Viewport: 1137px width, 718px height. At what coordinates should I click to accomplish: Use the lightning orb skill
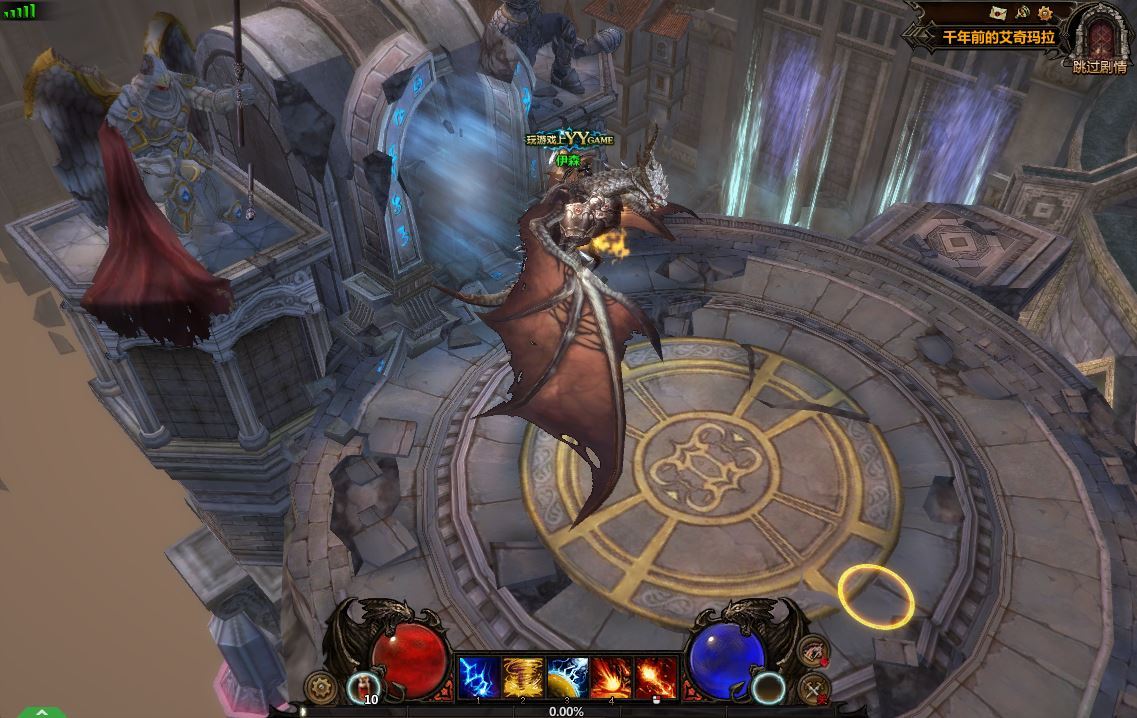click(x=566, y=677)
